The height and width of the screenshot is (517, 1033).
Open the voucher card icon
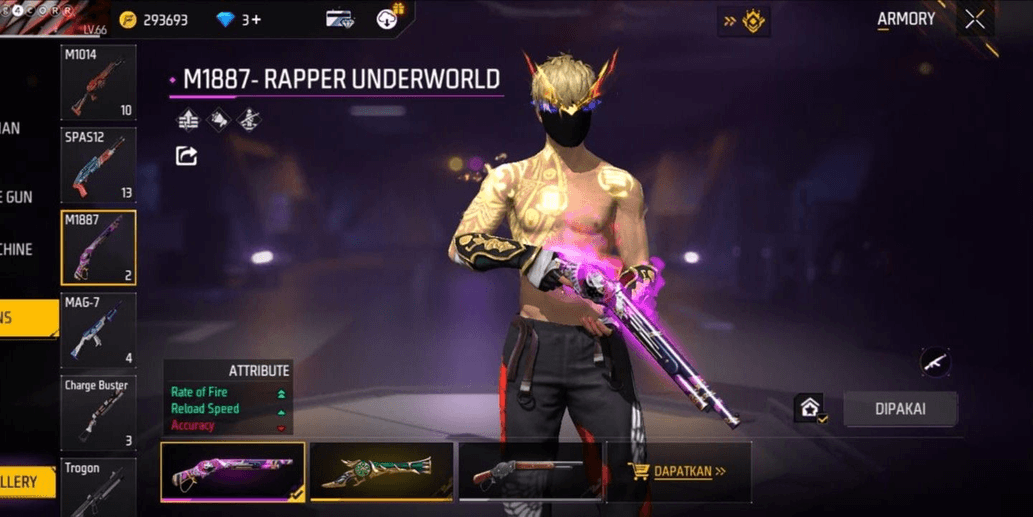click(340, 20)
